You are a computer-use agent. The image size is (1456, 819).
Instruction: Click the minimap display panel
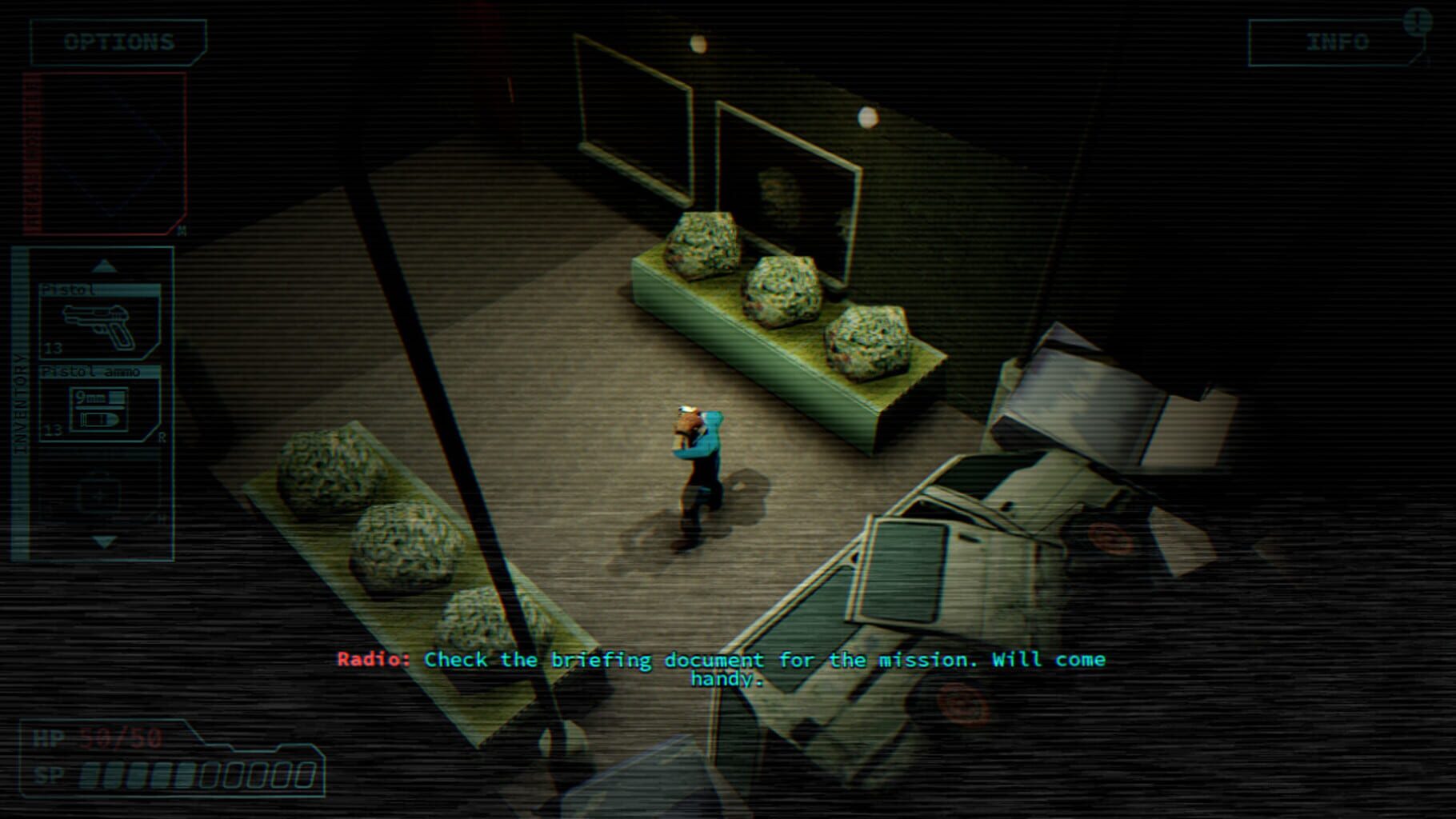[104, 152]
